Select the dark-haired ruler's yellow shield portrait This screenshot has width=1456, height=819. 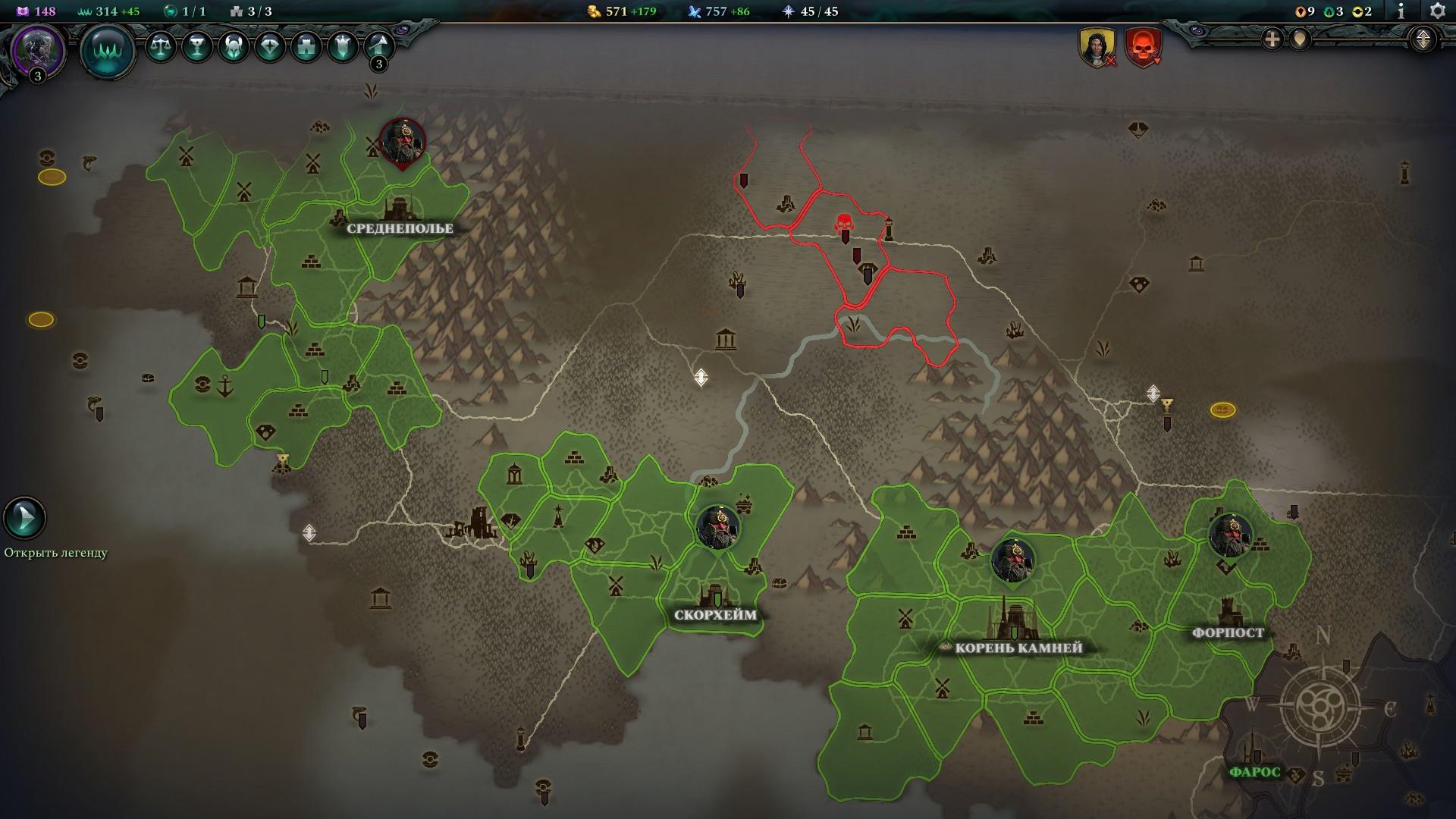point(1097,47)
